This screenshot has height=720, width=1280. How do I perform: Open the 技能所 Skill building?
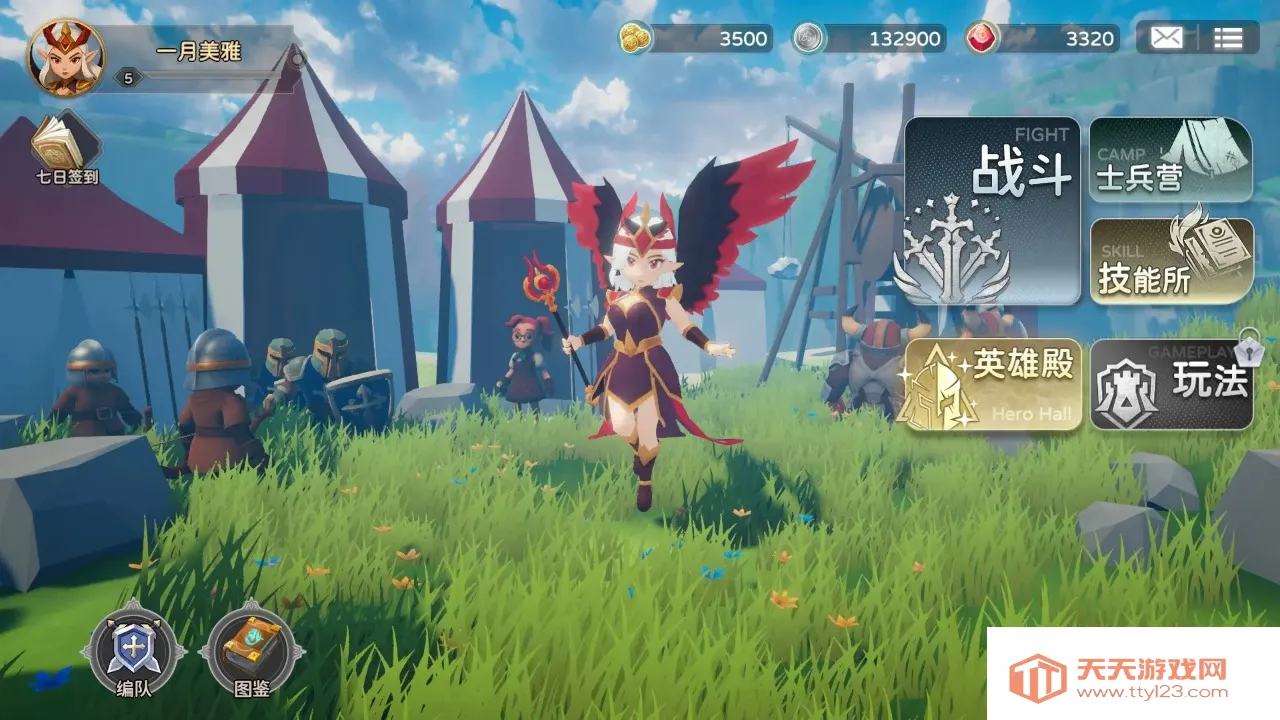(x=1170, y=260)
